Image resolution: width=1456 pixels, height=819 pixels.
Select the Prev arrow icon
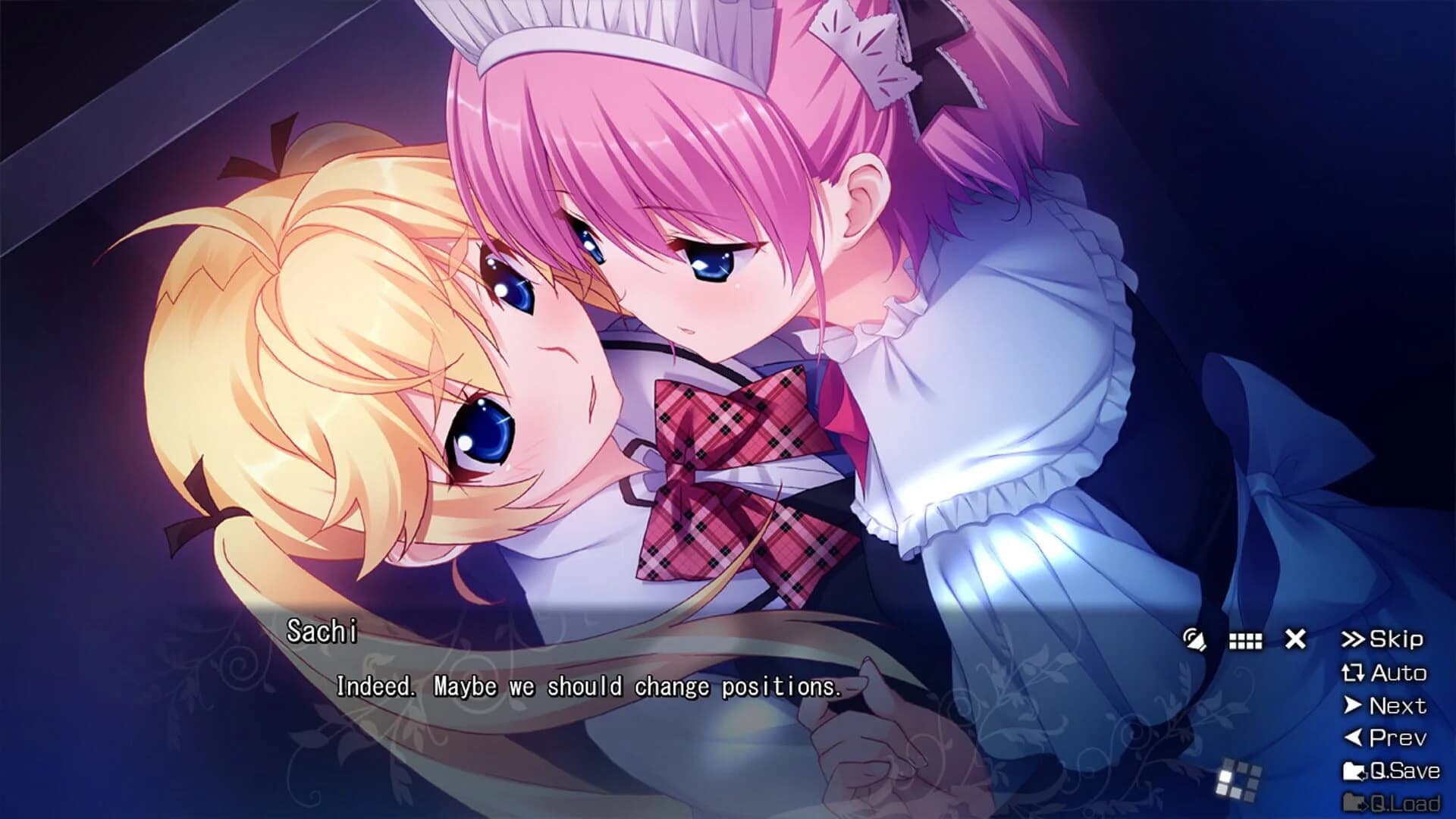pos(1356,735)
